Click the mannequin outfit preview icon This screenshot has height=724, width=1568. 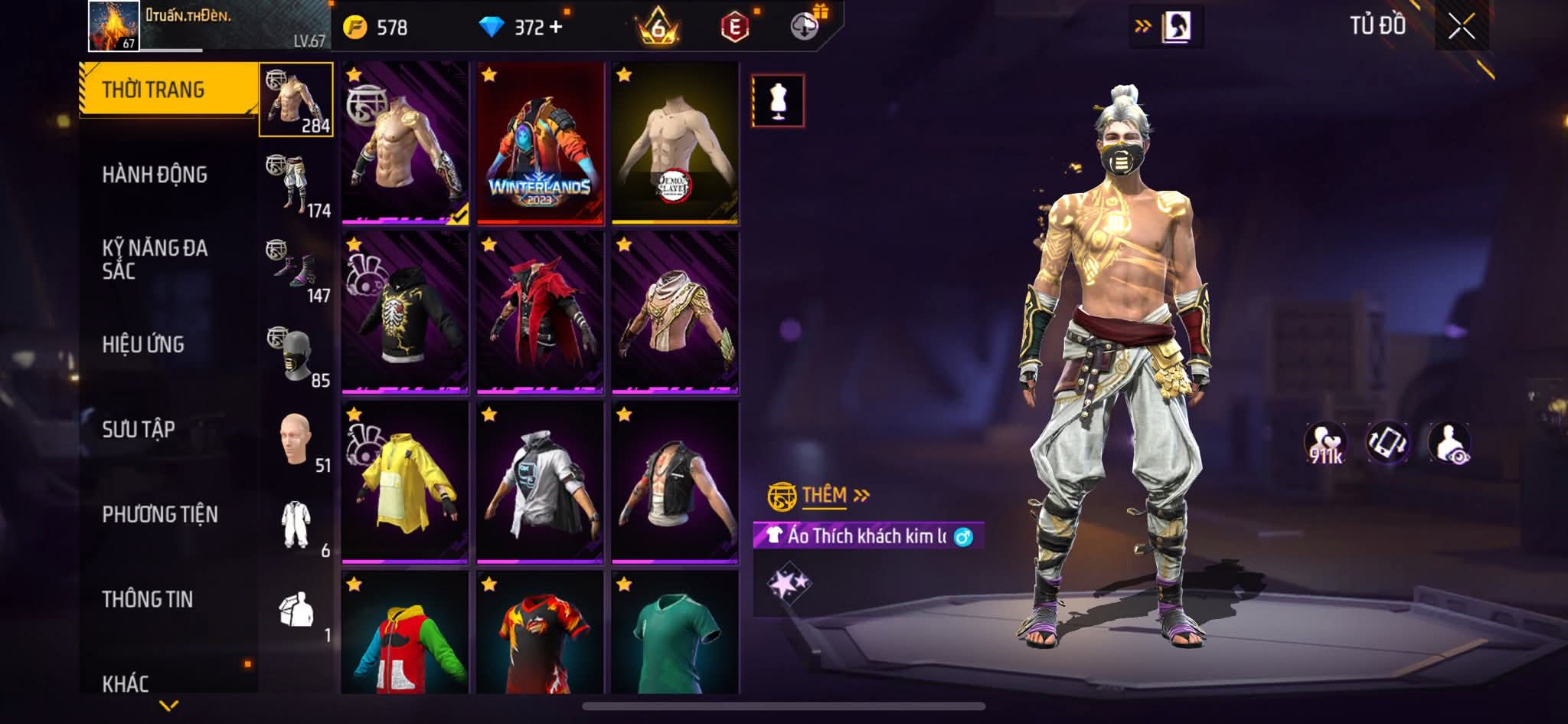point(778,100)
